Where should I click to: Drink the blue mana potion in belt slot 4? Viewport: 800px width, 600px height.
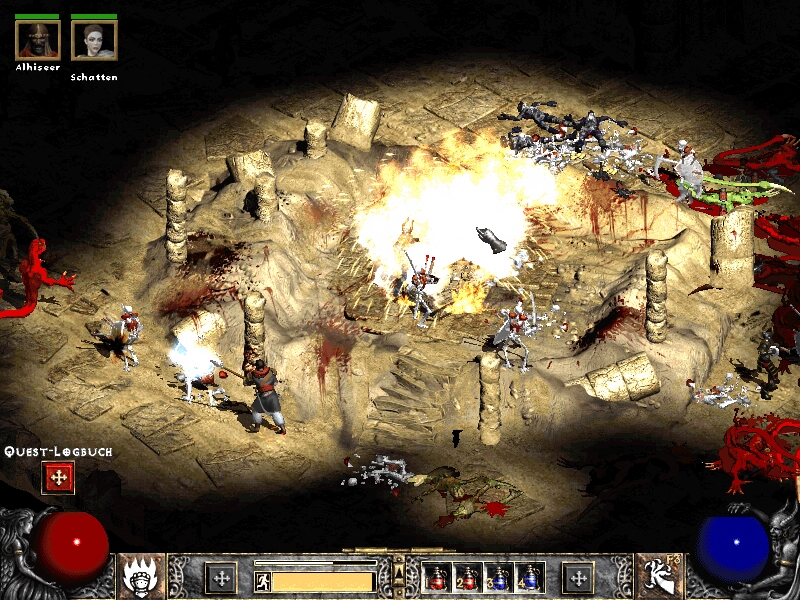coord(530,577)
